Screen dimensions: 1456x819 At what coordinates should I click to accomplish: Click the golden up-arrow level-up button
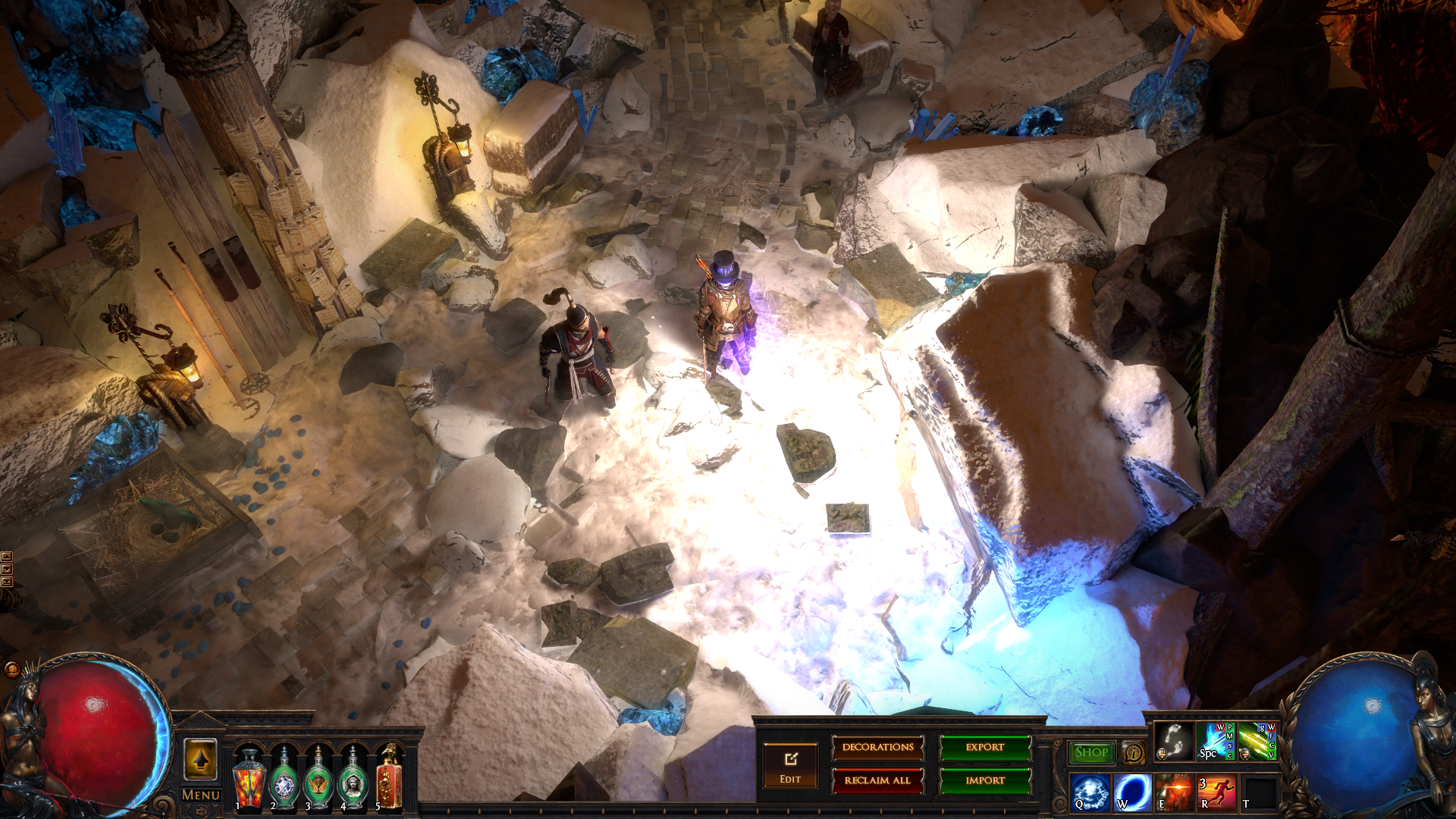tap(201, 759)
